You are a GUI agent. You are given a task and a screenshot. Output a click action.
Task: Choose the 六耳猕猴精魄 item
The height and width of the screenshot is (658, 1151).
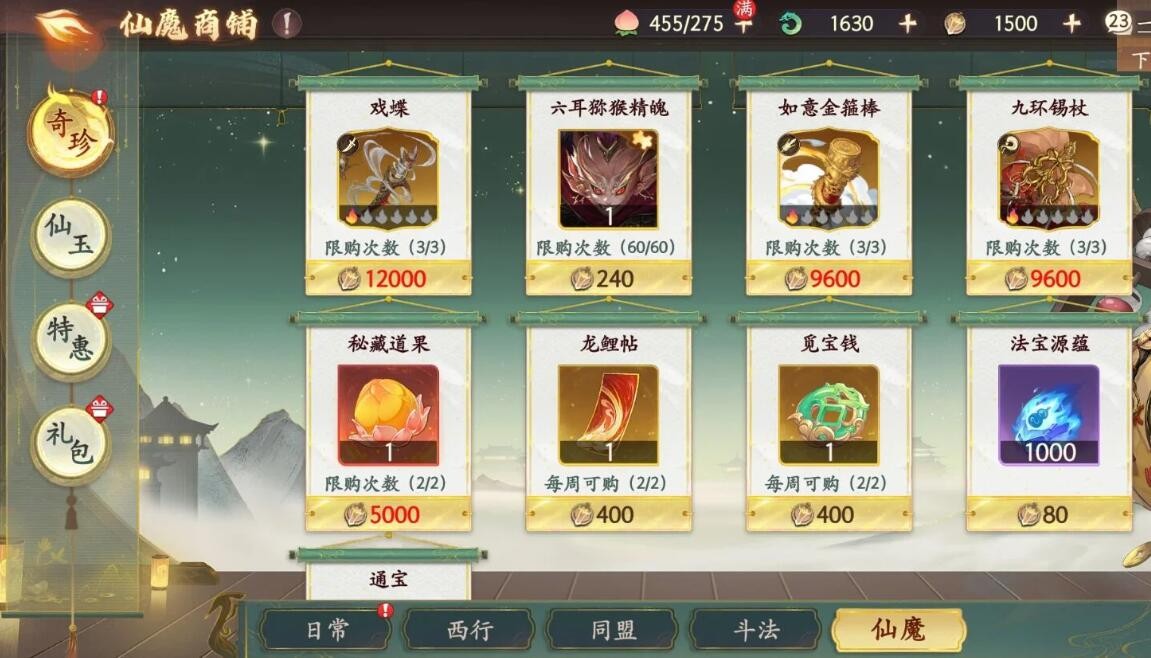coord(608,180)
